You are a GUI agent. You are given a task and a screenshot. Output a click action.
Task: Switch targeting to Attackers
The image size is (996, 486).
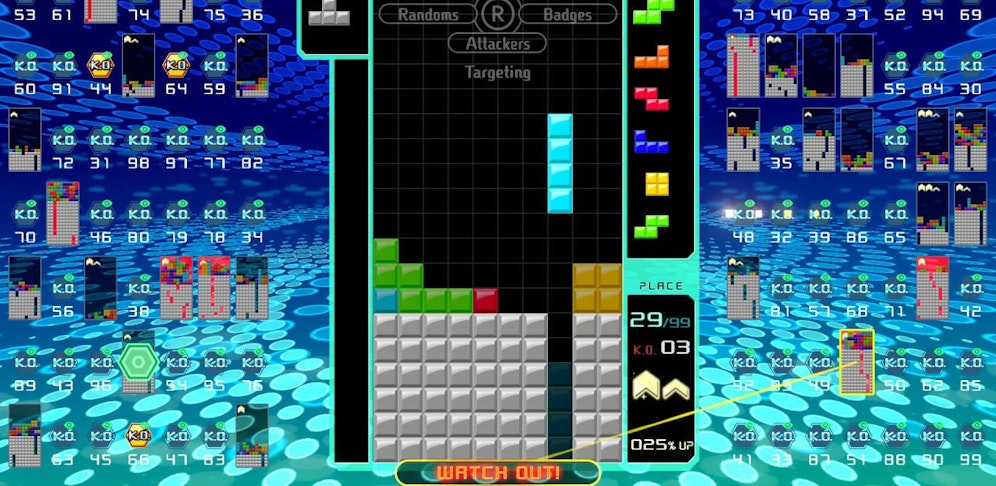[497, 44]
